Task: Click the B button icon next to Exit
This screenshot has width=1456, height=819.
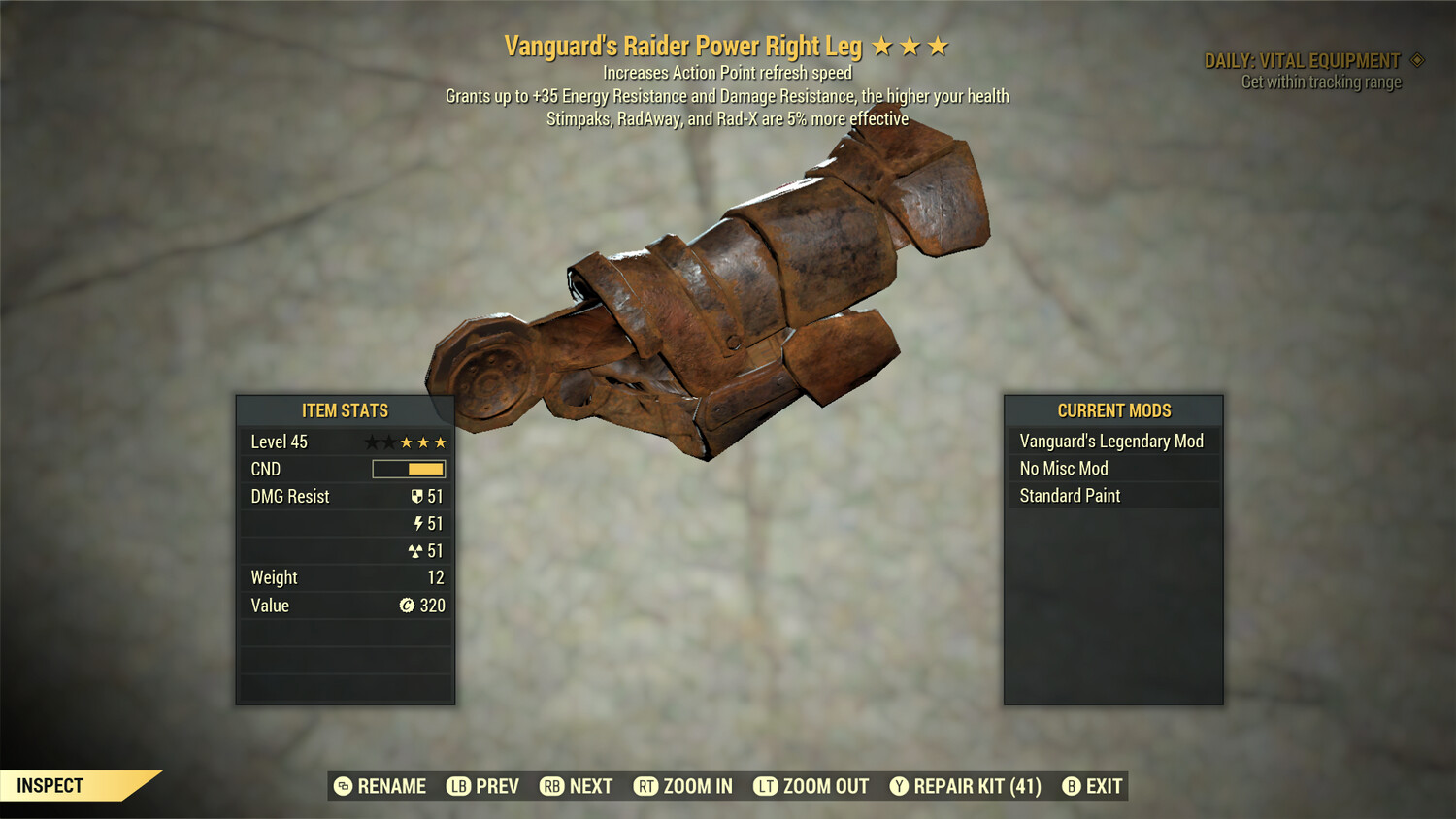Action: point(1073,786)
